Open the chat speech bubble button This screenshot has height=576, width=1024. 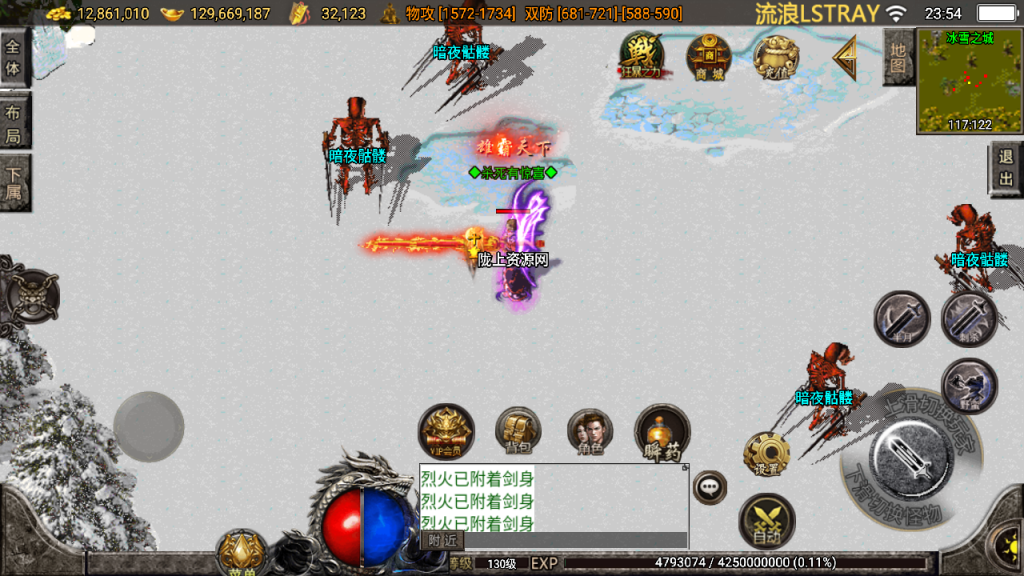click(710, 487)
